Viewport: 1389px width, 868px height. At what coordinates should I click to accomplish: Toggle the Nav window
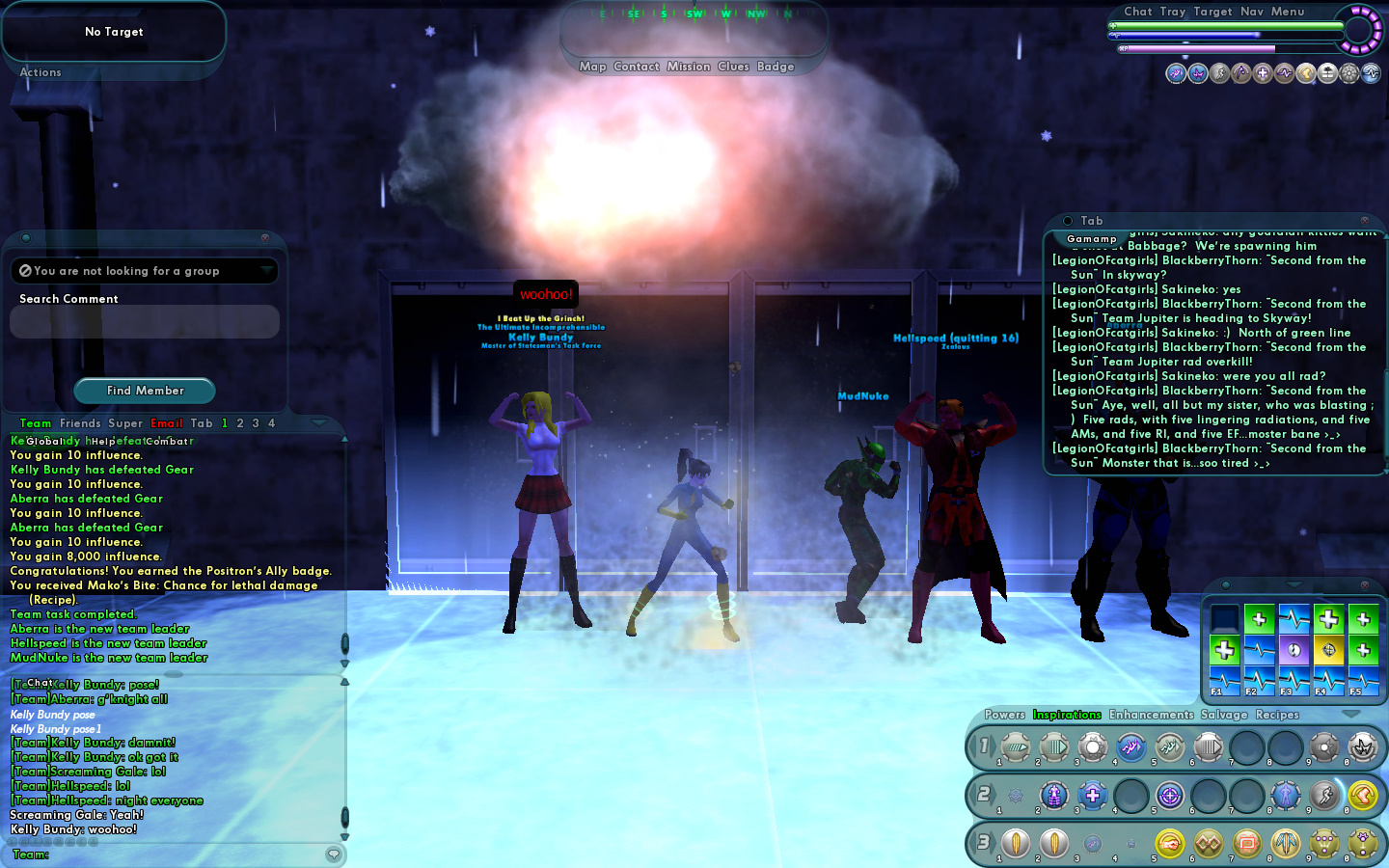click(x=1251, y=12)
